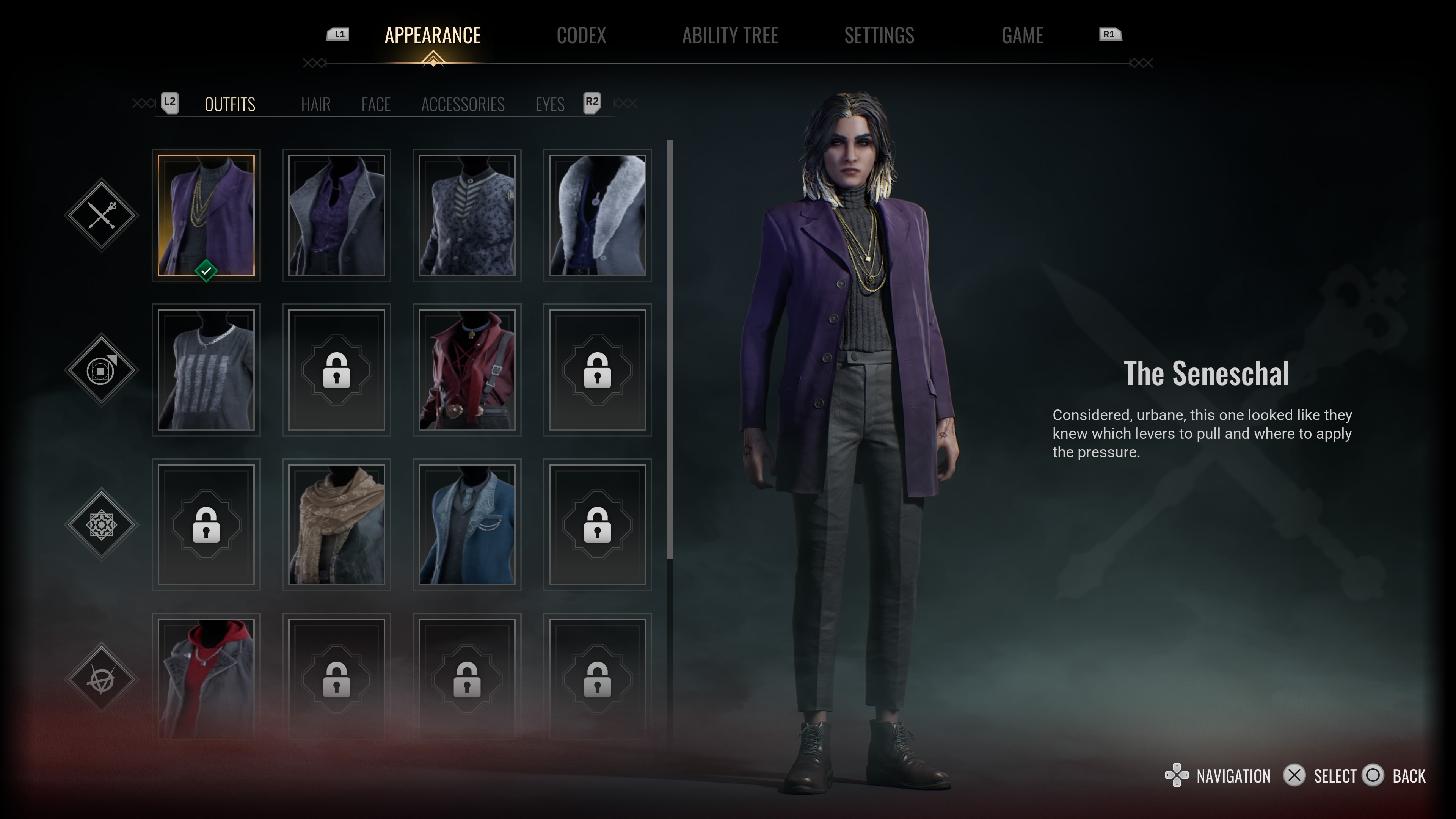Image resolution: width=1456 pixels, height=819 pixels.
Task: Click the crossed sword and scepter clan icon
Action: point(102,215)
